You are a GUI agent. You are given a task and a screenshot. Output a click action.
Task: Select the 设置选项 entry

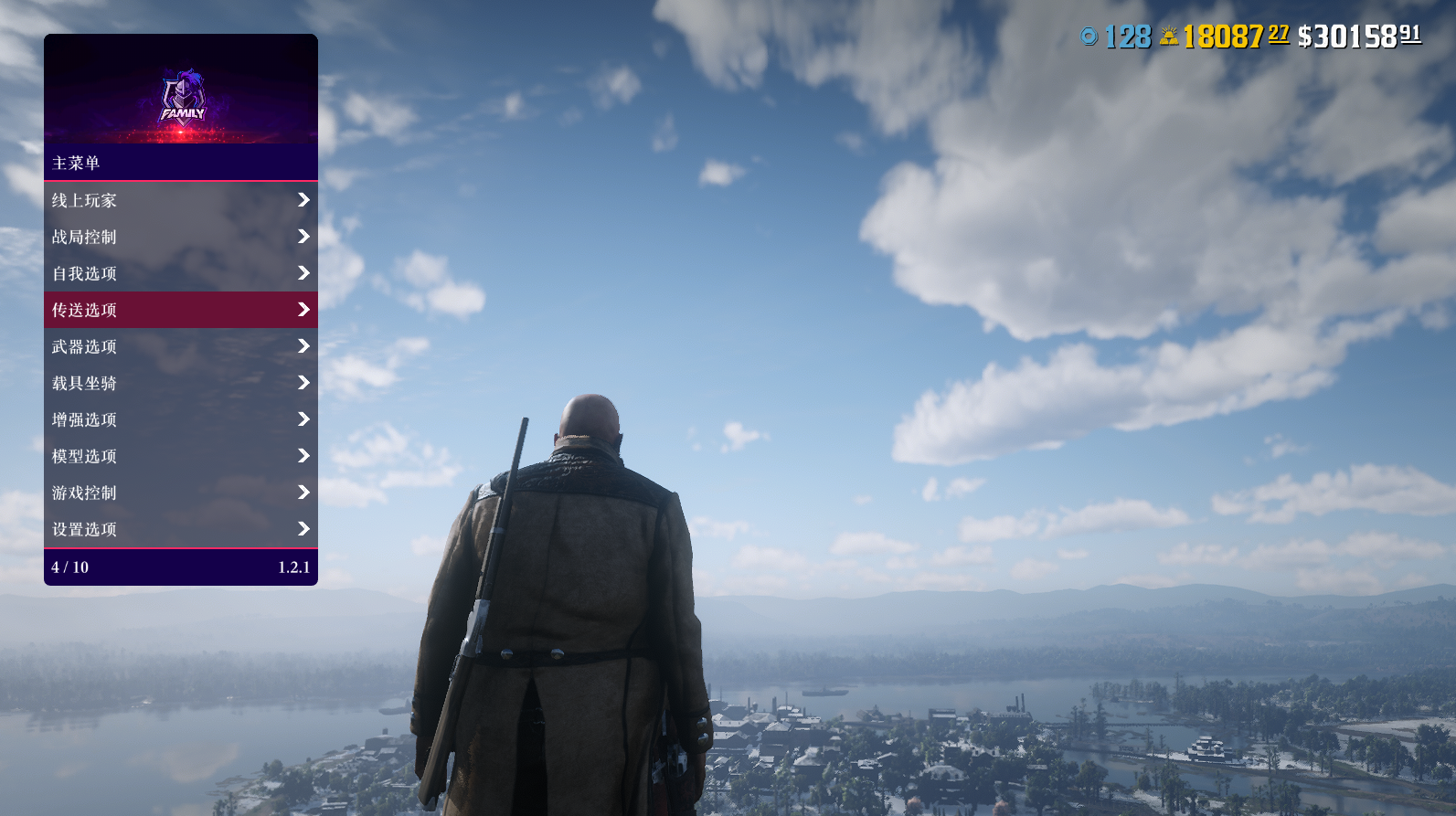point(180,529)
